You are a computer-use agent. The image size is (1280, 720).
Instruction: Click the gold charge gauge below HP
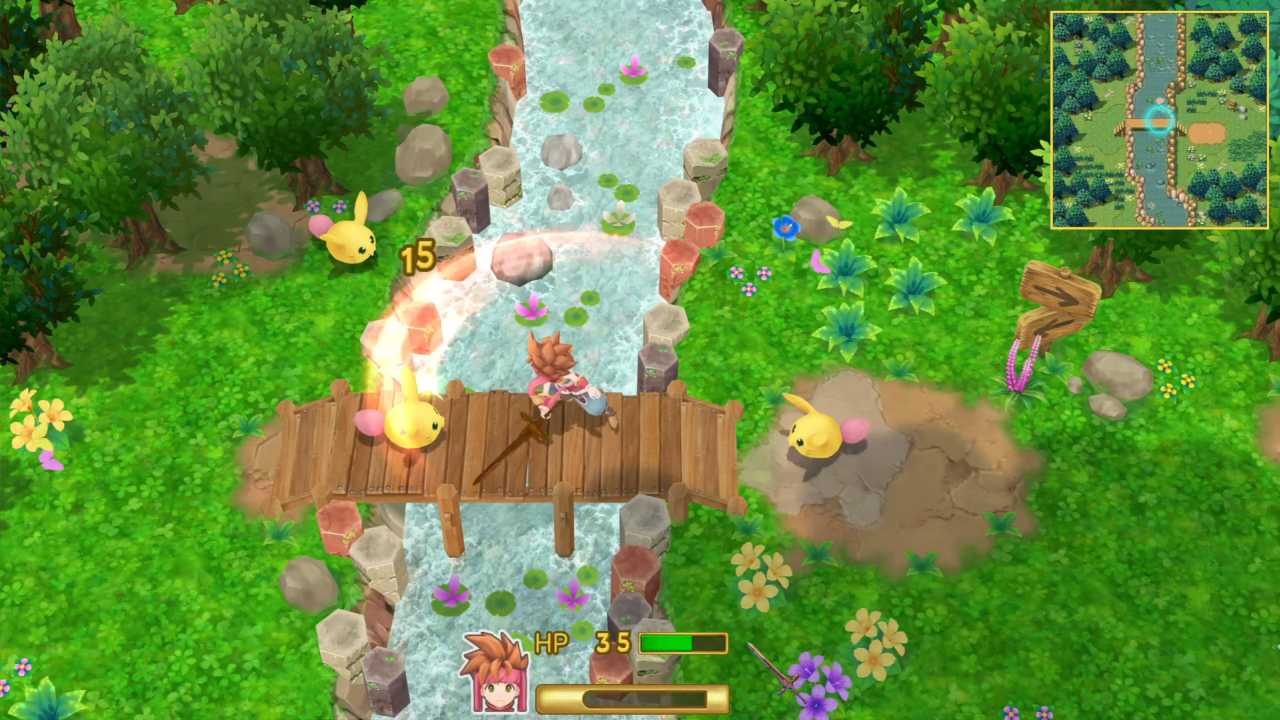pos(628,699)
